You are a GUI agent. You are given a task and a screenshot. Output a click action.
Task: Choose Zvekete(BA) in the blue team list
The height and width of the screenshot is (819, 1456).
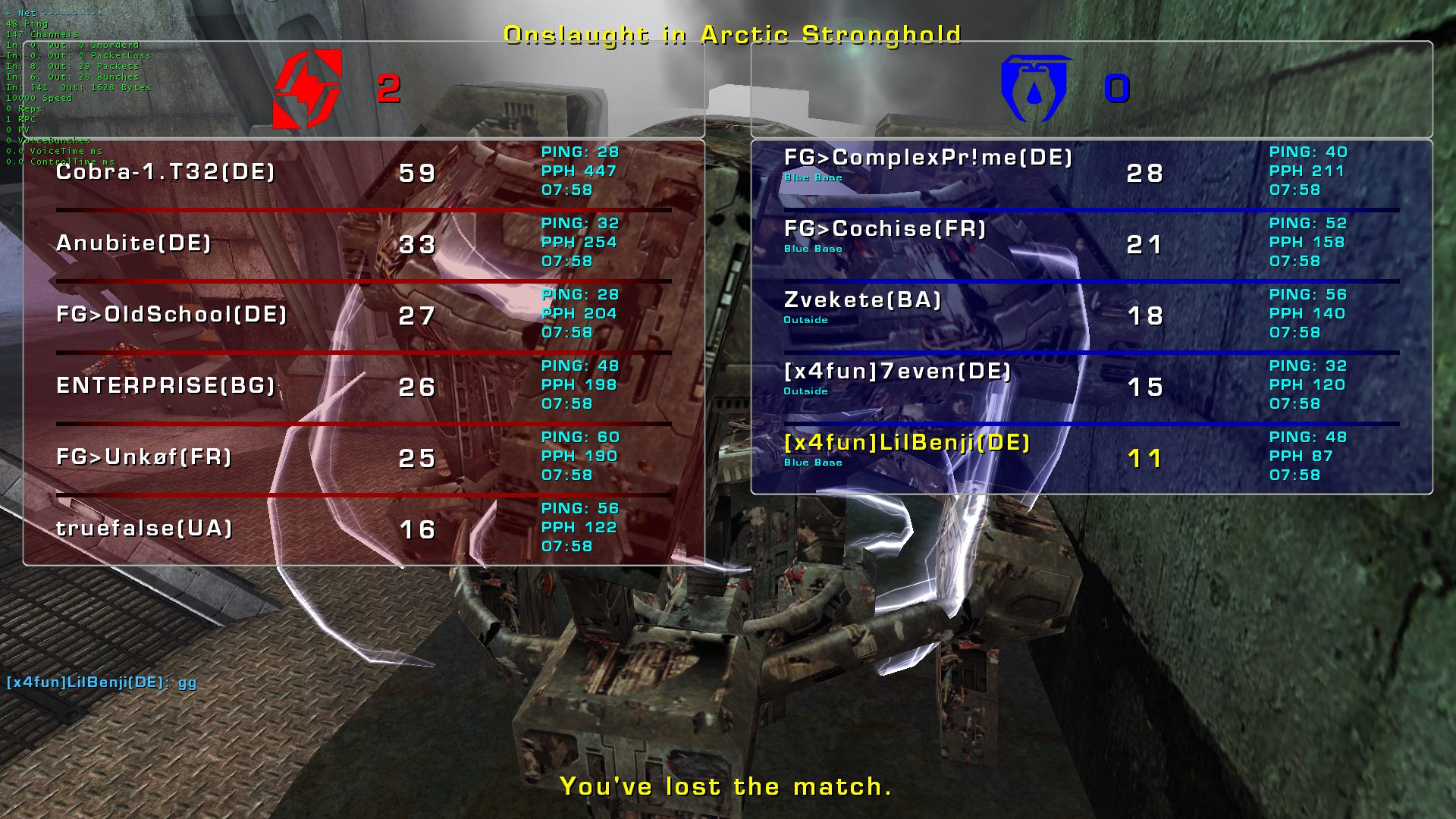click(862, 300)
